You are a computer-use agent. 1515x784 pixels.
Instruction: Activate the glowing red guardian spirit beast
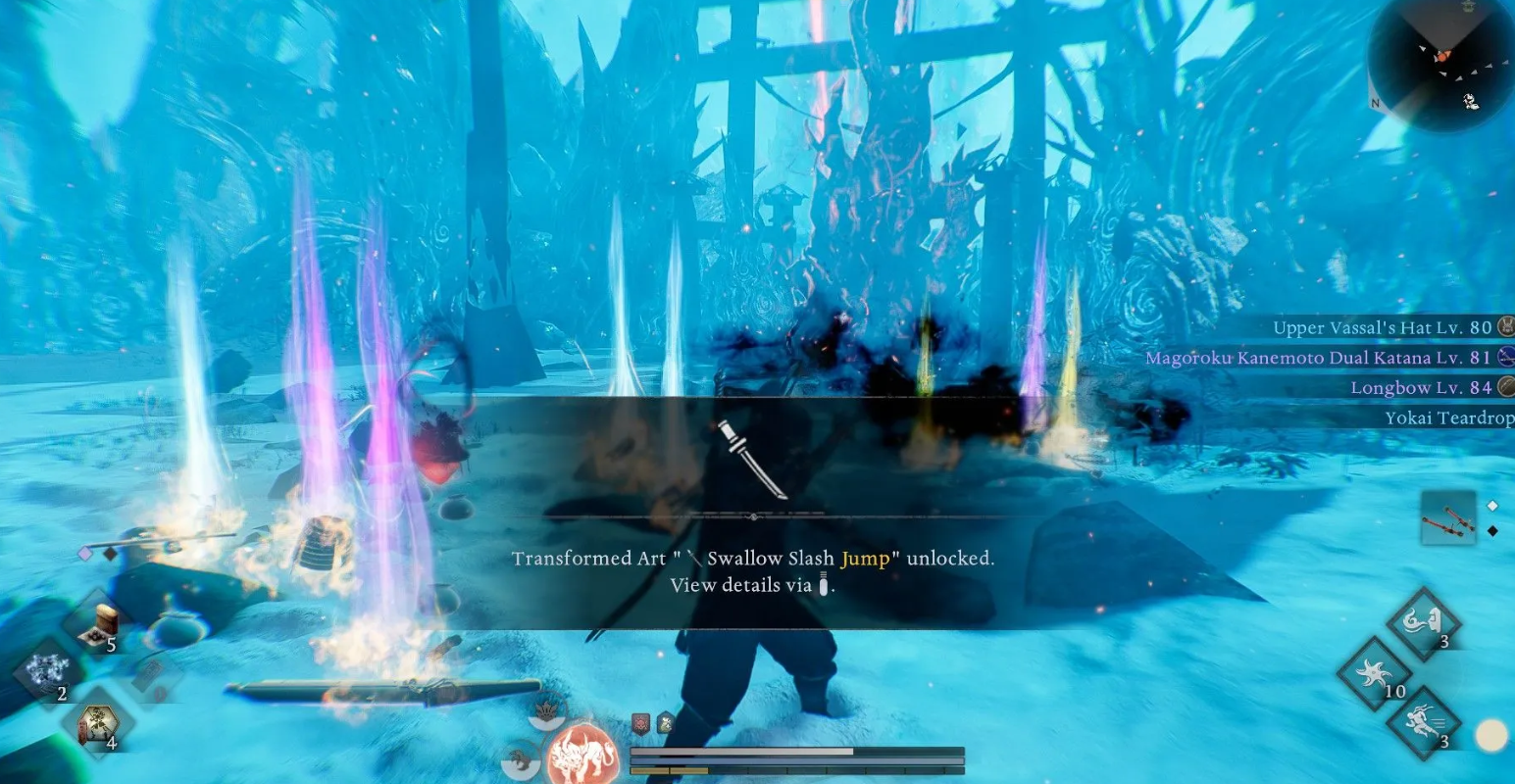tap(583, 754)
